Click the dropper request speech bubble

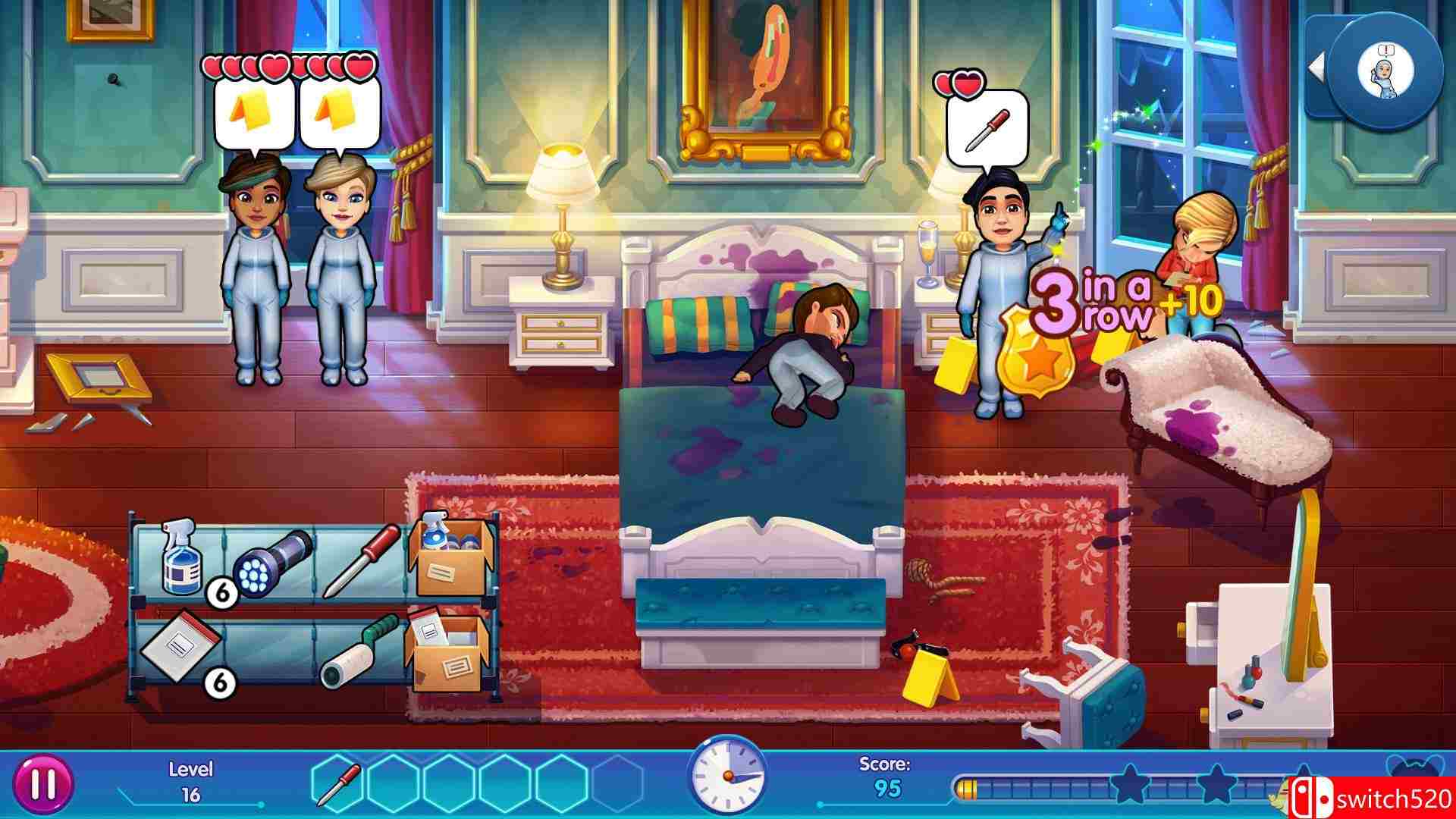[987, 129]
